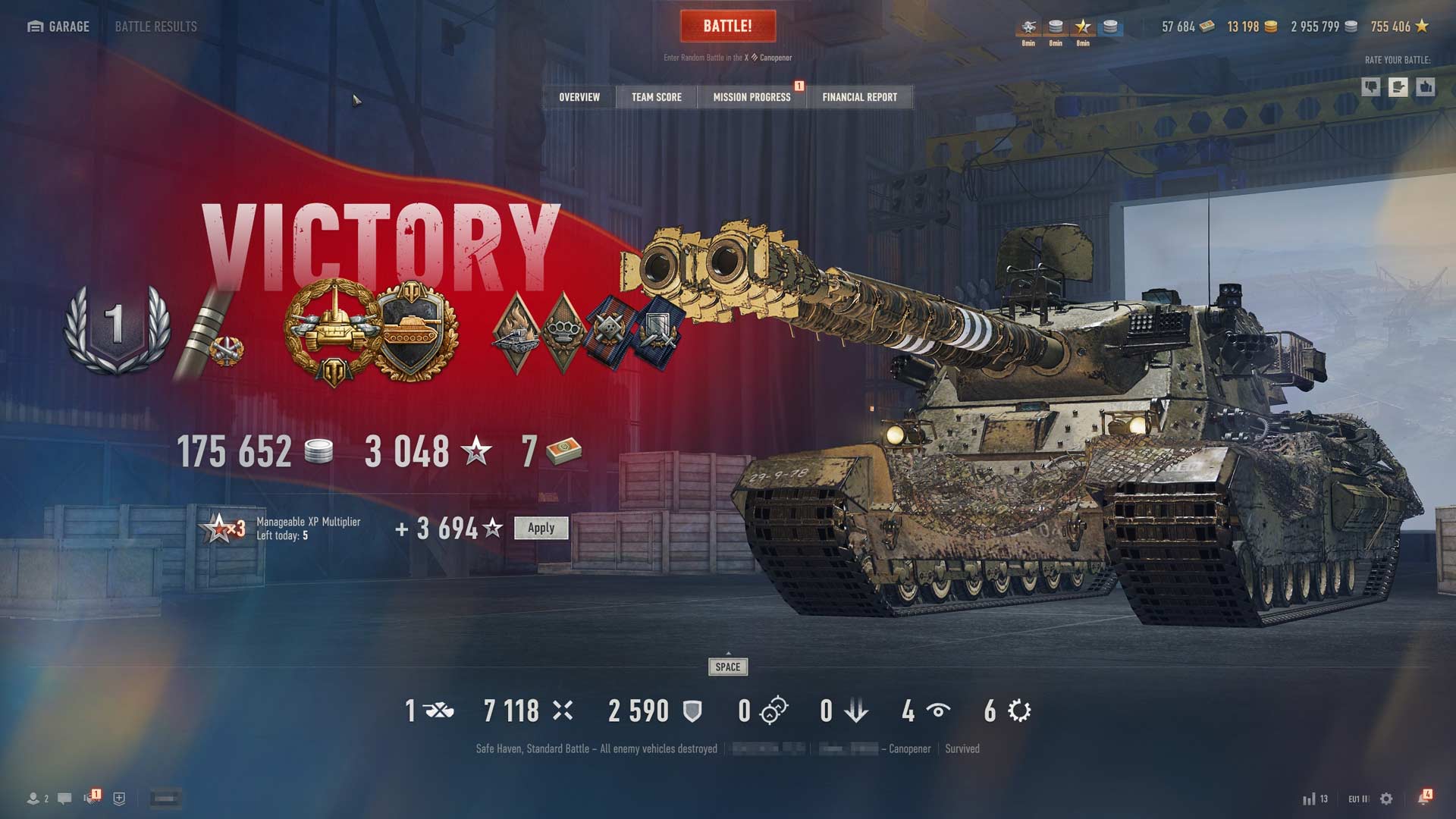Screen dimensions: 1456x819
Task: Select the first place laurel badge
Action: [x=116, y=328]
